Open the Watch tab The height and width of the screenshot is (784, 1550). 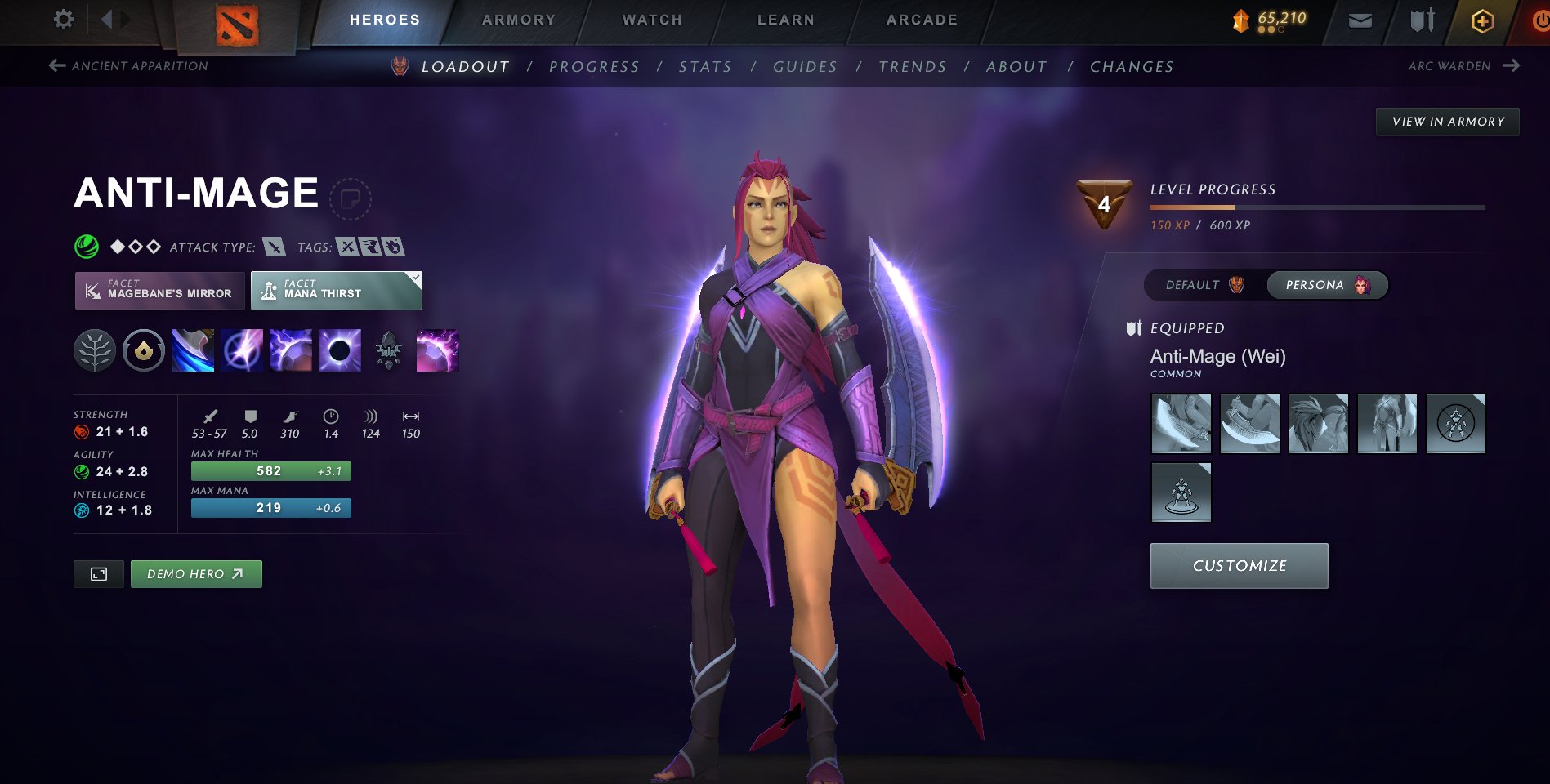[652, 20]
